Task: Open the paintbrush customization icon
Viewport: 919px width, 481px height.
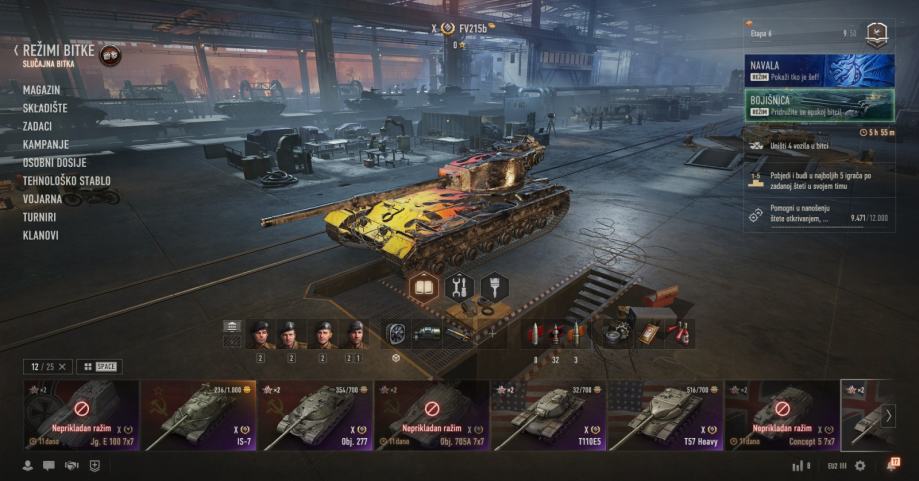Action: [494, 287]
